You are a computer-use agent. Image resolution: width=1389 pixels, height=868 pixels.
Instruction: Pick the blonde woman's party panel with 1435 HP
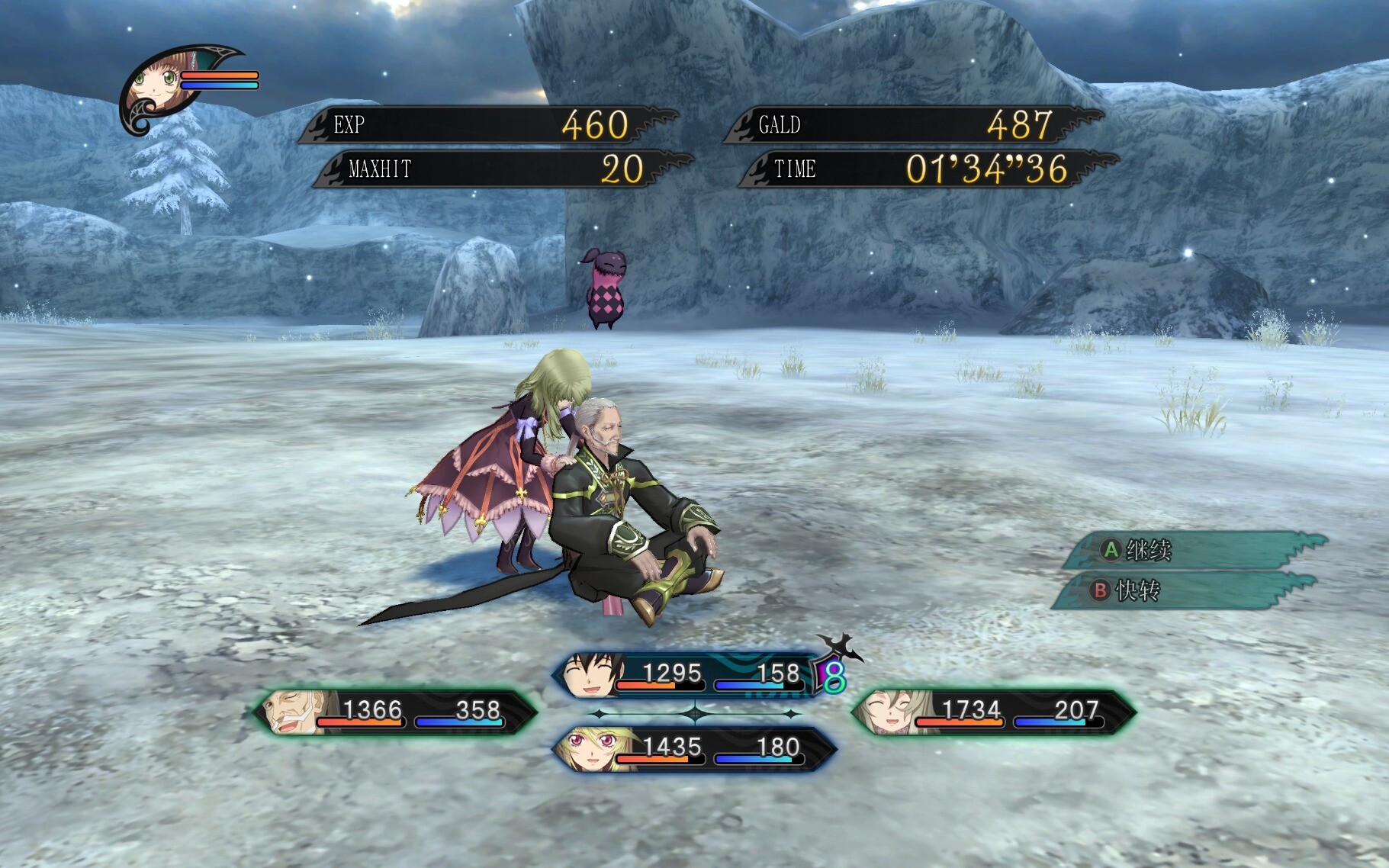pyautogui.click(x=693, y=749)
